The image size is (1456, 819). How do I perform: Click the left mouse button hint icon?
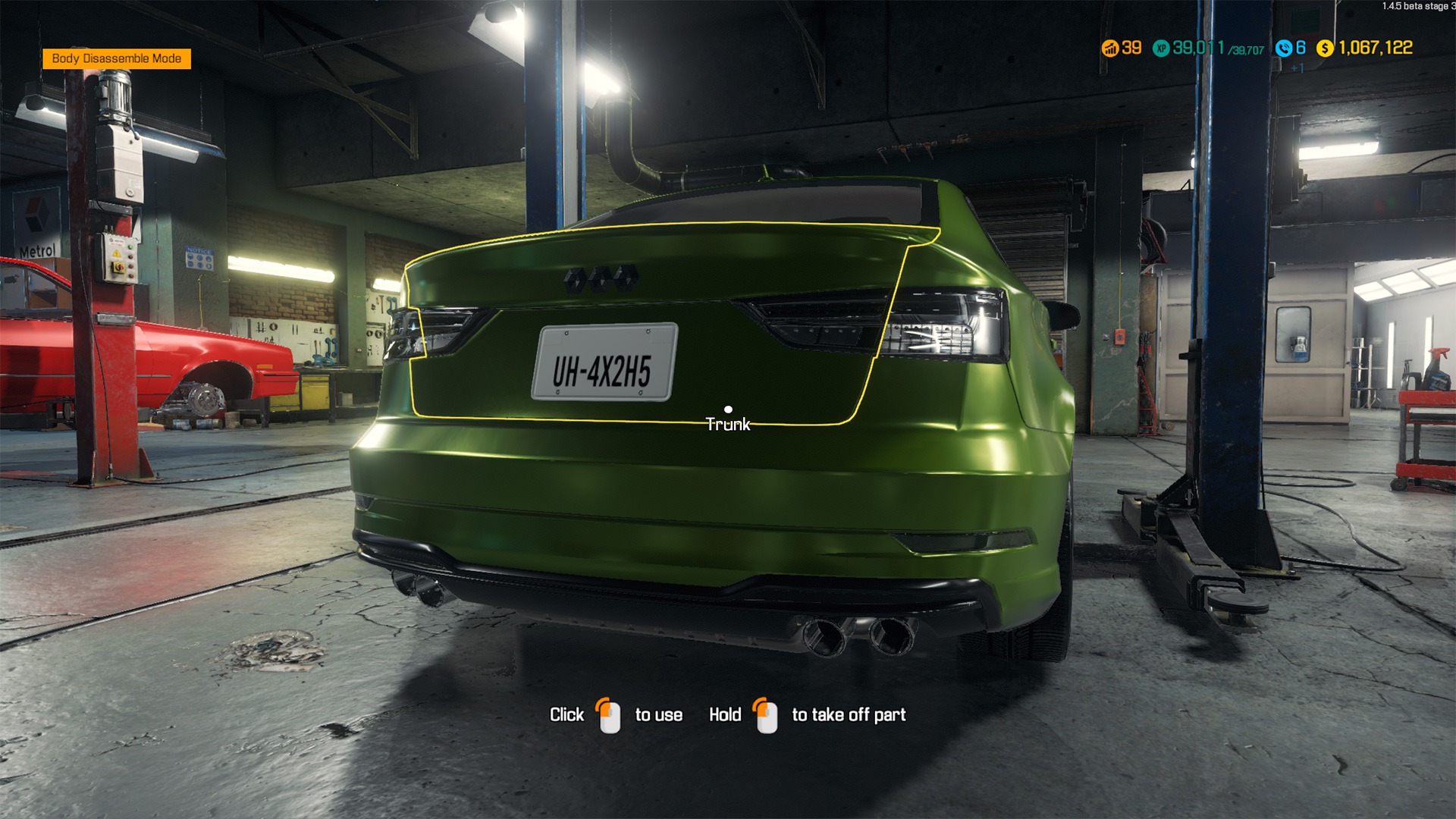pos(607,714)
